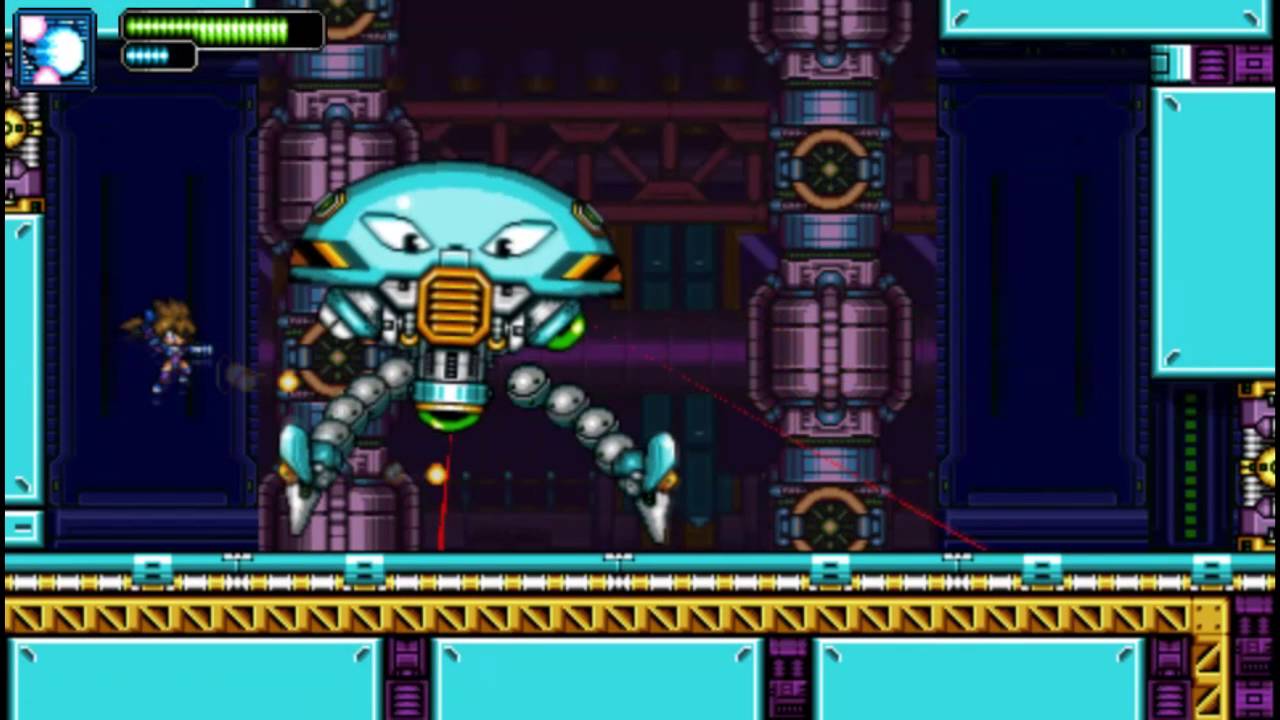This screenshot has height=720, width=1280.
Task: Click the orange energy pellet below the boss
Action: (436, 477)
